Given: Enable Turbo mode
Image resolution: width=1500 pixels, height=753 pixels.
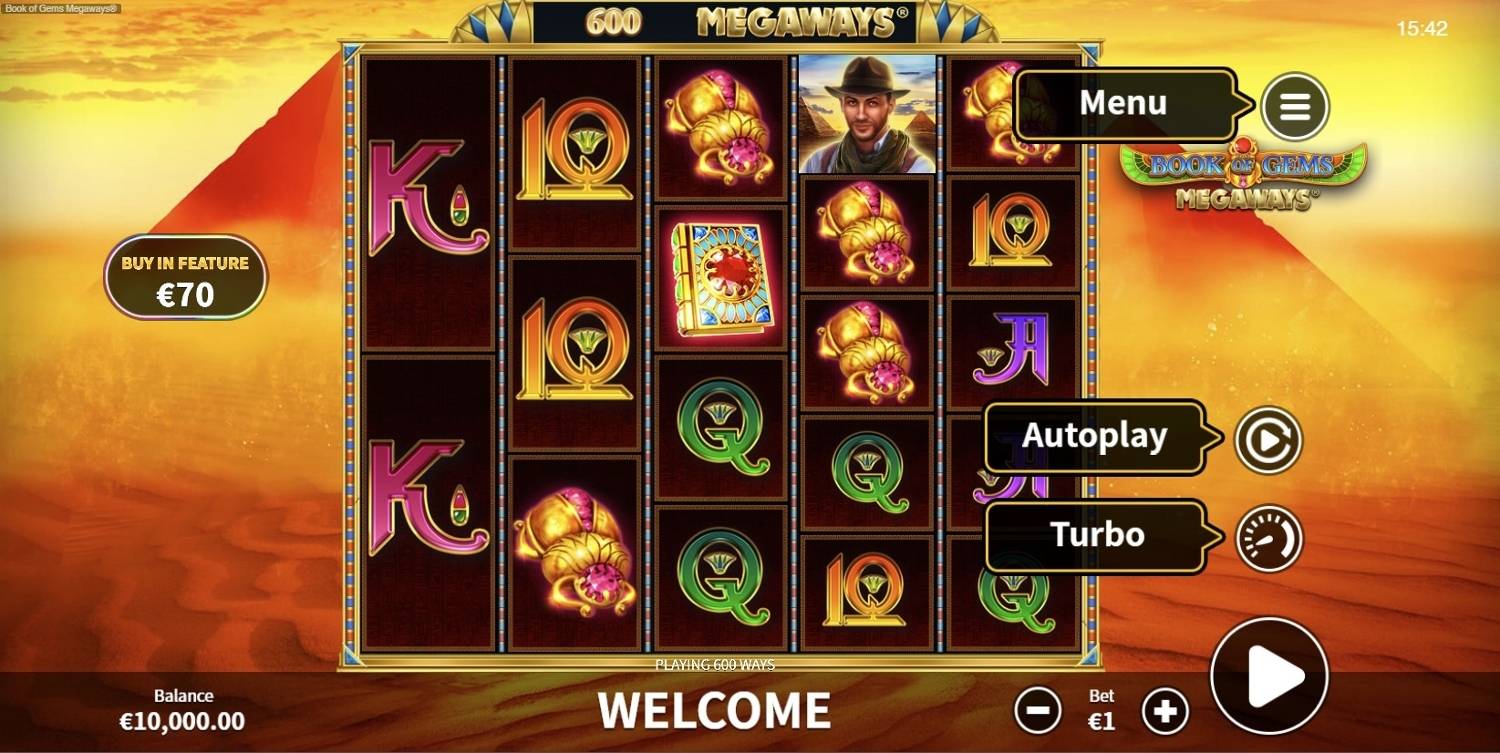Looking at the screenshot, I should coord(1097,535).
